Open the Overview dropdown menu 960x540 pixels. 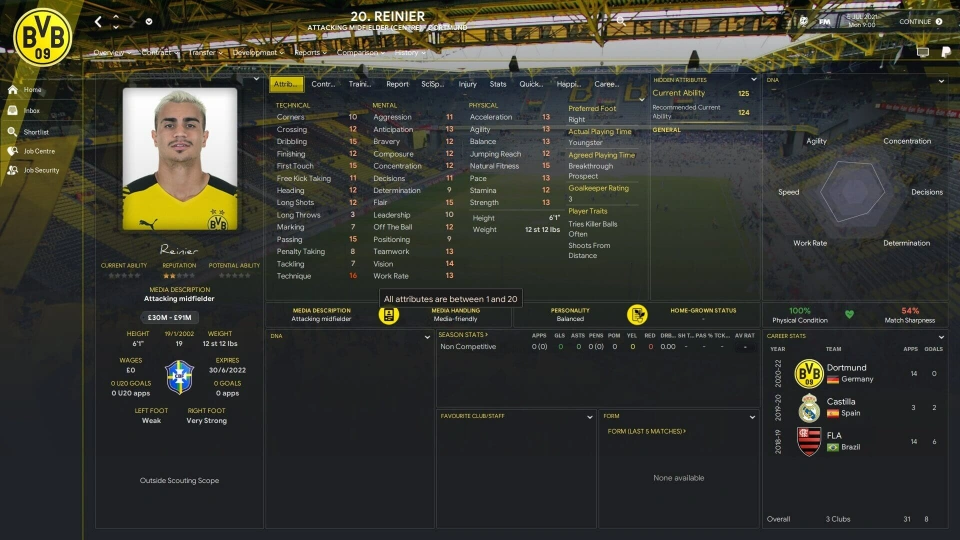coord(110,52)
